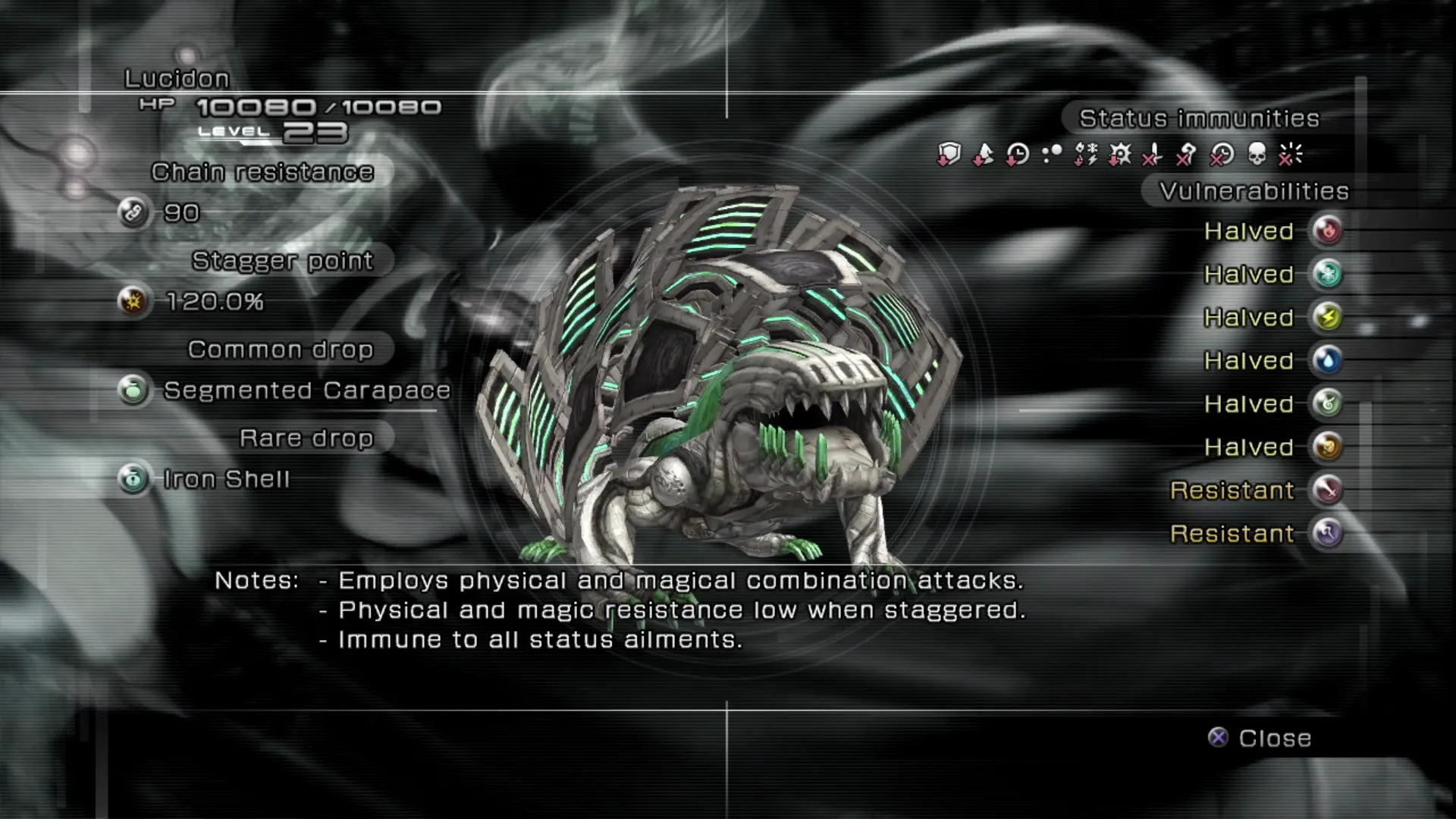Select the Iron Shell rare drop
The image size is (1456, 819).
(x=226, y=479)
